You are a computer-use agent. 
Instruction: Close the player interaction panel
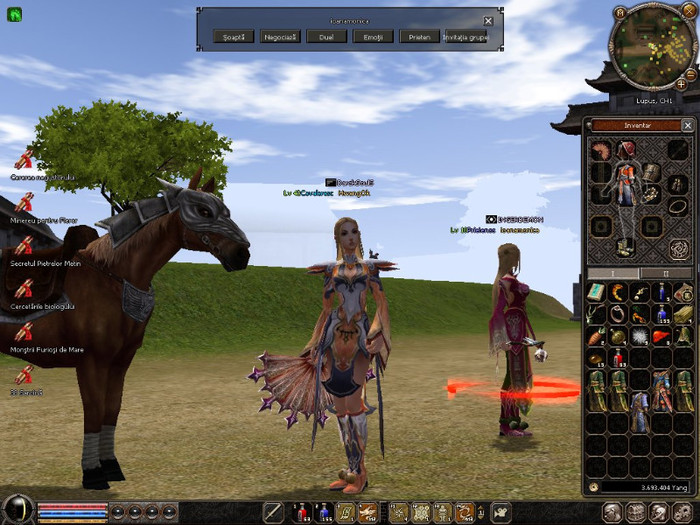[x=488, y=21]
